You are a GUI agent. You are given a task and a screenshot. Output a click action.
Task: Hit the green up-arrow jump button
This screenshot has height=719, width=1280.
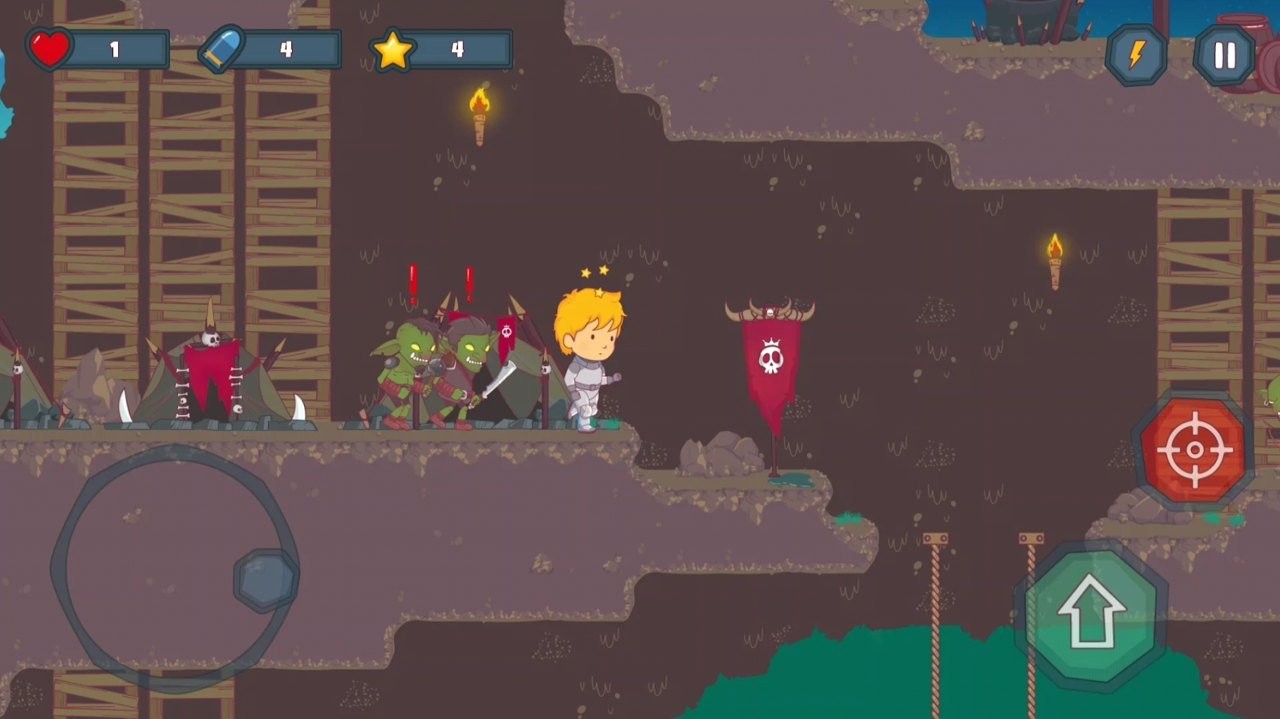pyautogui.click(x=1091, y=614)
